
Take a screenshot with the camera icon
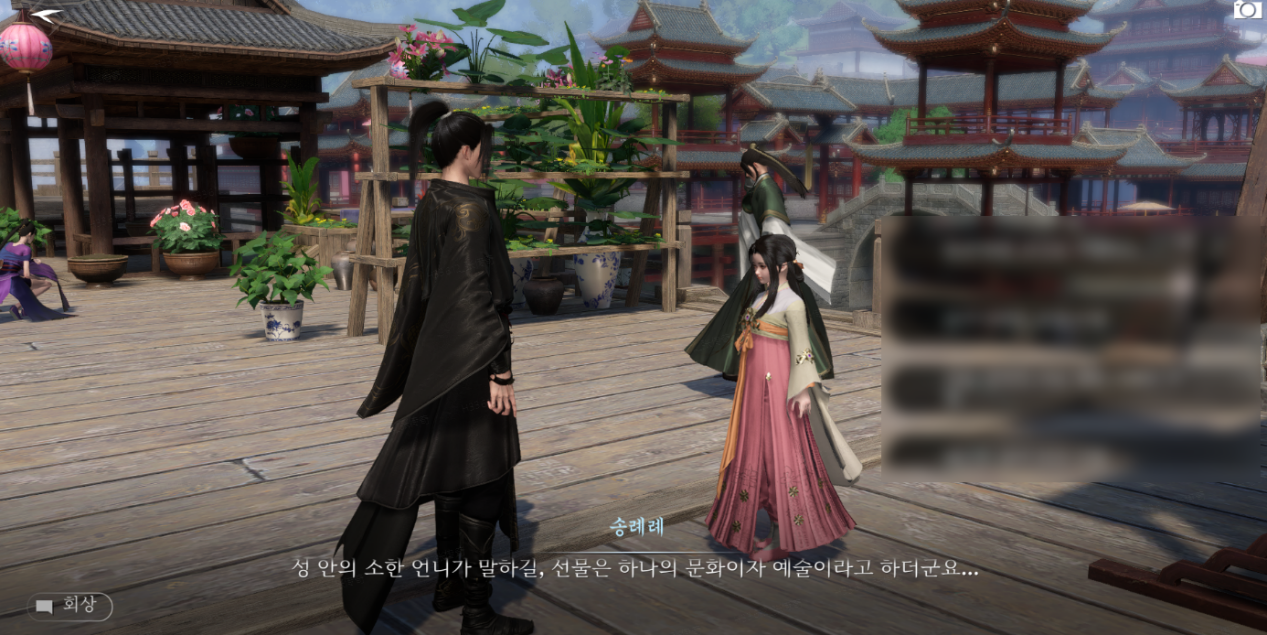tap(1246, 11)
